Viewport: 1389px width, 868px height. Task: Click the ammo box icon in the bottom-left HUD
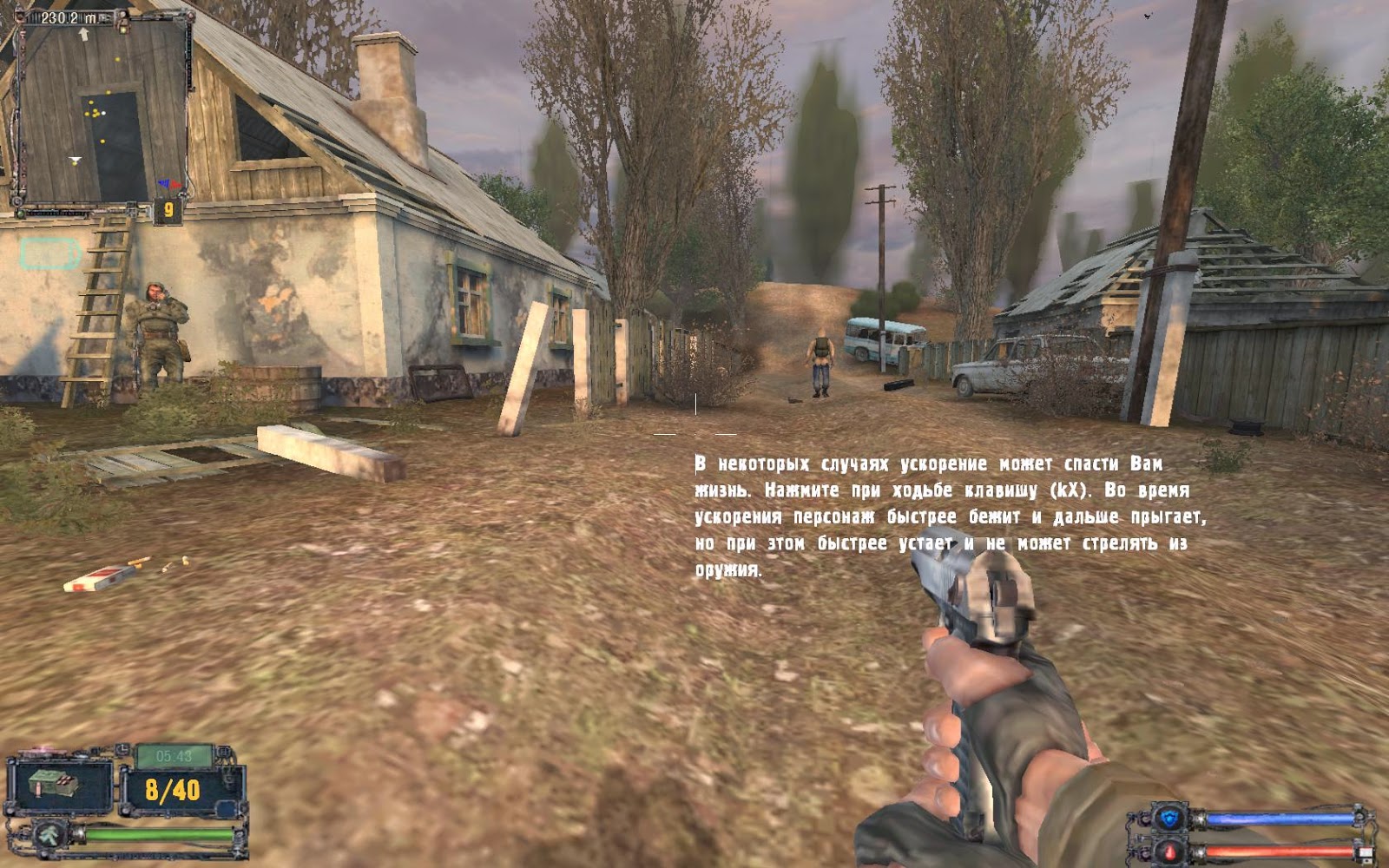coord(54,786)
